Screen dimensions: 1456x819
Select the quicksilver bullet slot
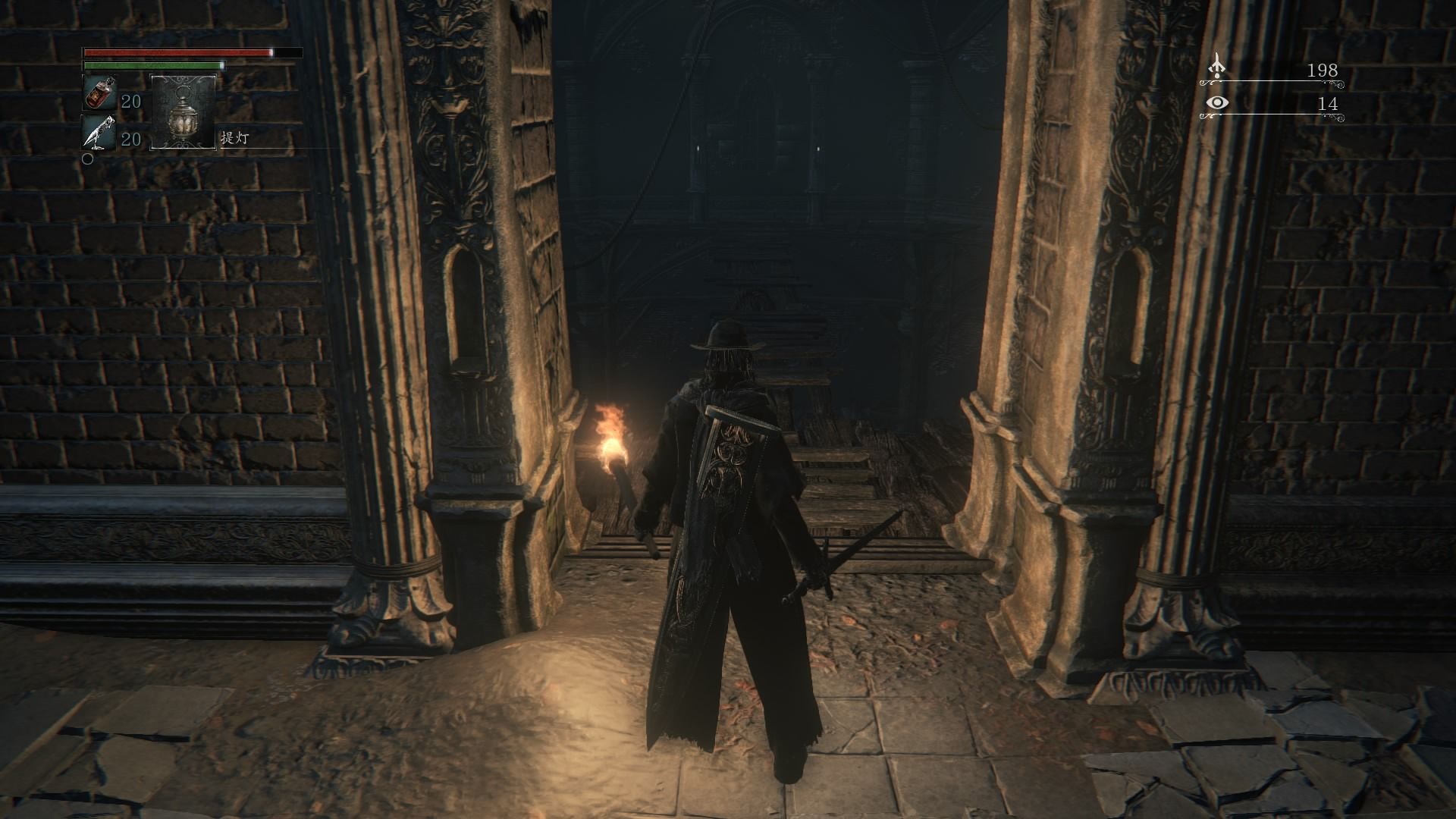click(99, 133)
